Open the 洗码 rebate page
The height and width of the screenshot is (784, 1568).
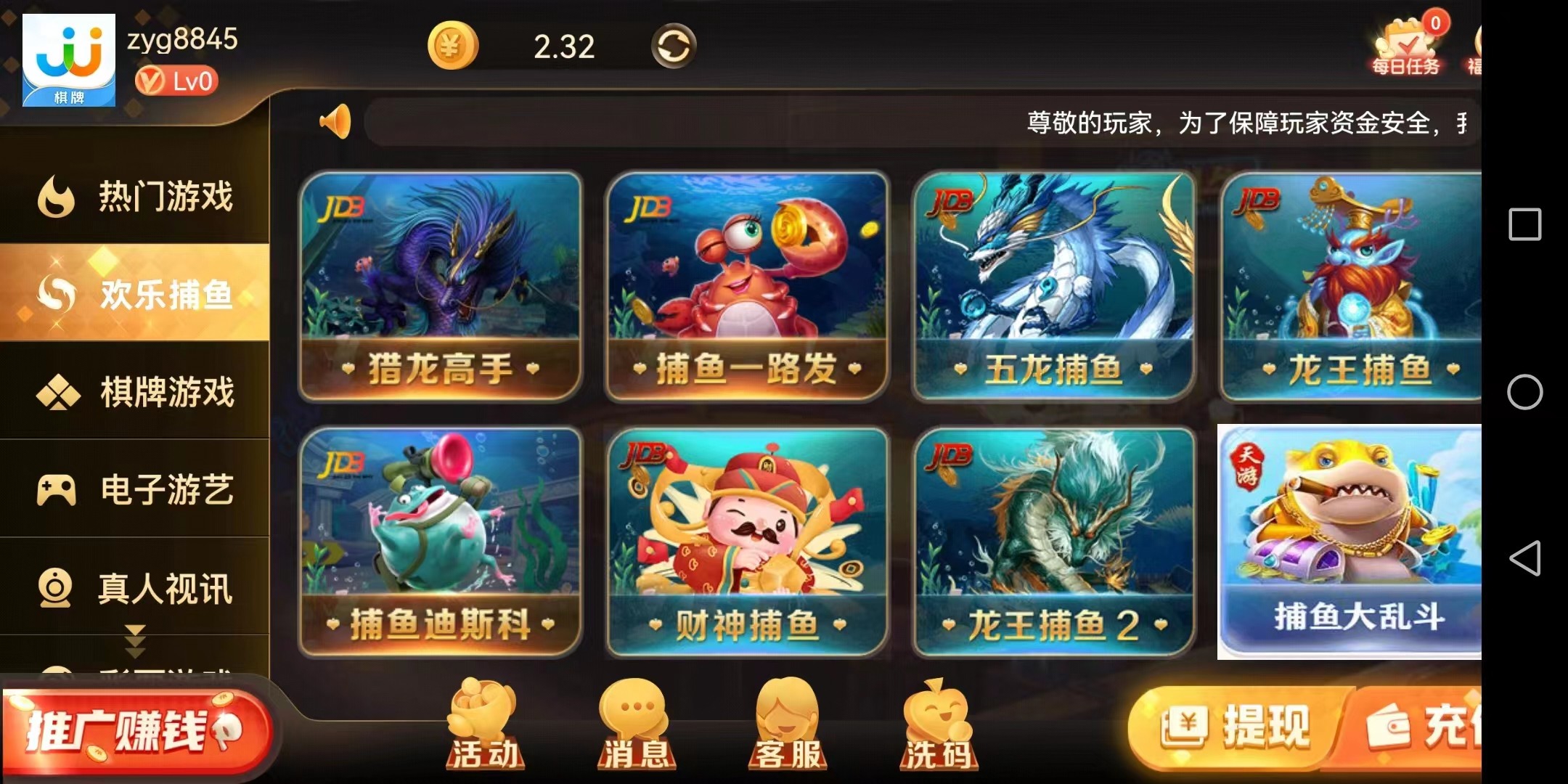937,724
